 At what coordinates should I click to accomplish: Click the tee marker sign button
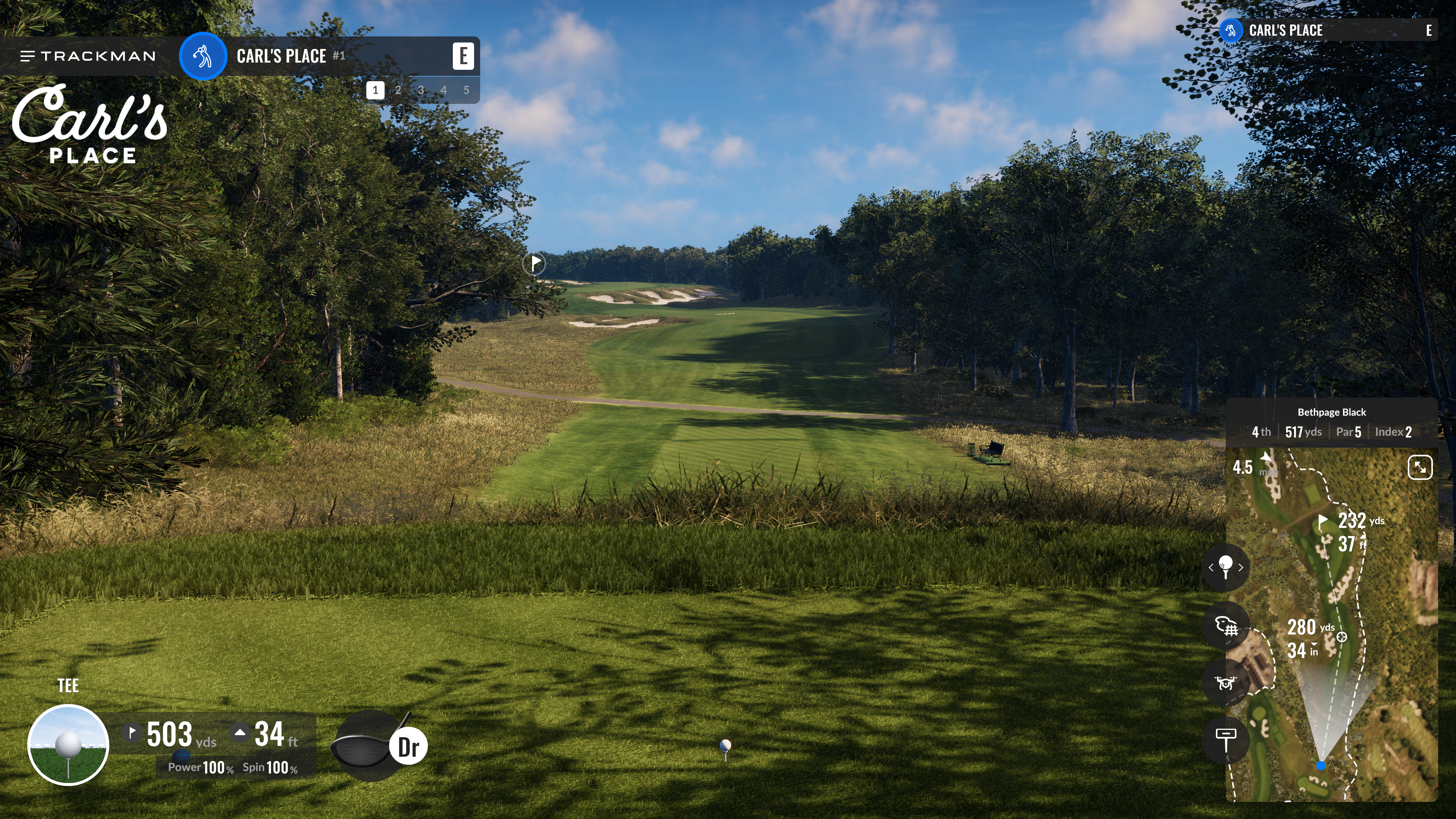[x=1225, y=739]
